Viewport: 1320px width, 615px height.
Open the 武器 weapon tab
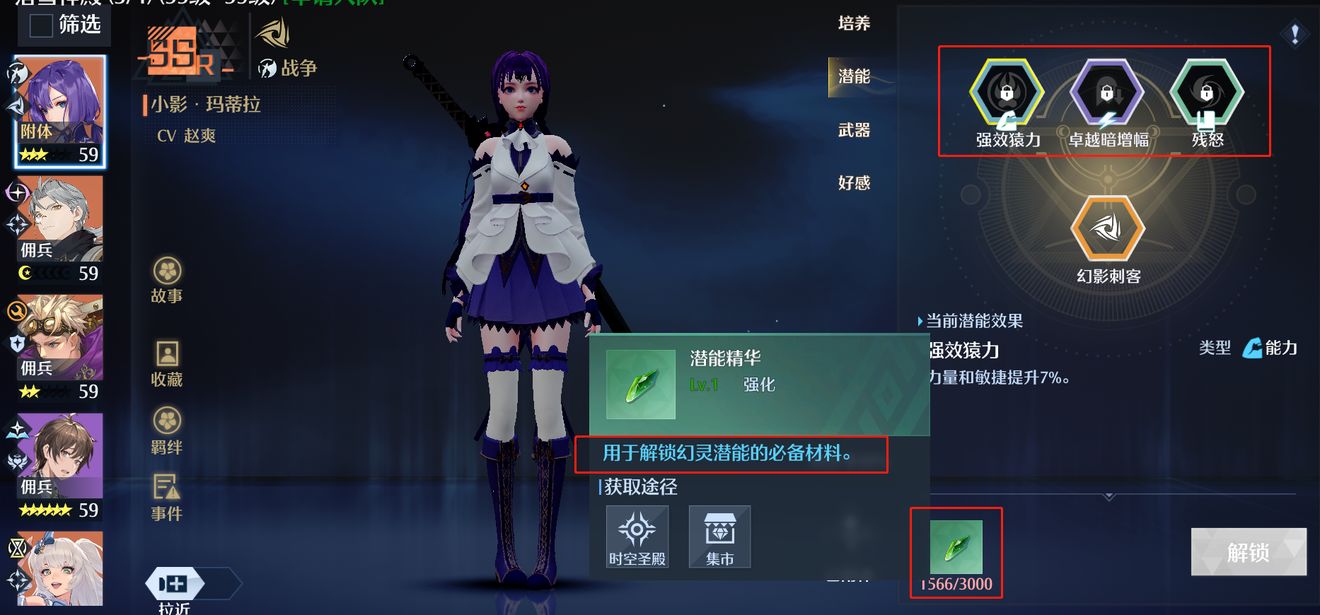[x=853, y=130]
